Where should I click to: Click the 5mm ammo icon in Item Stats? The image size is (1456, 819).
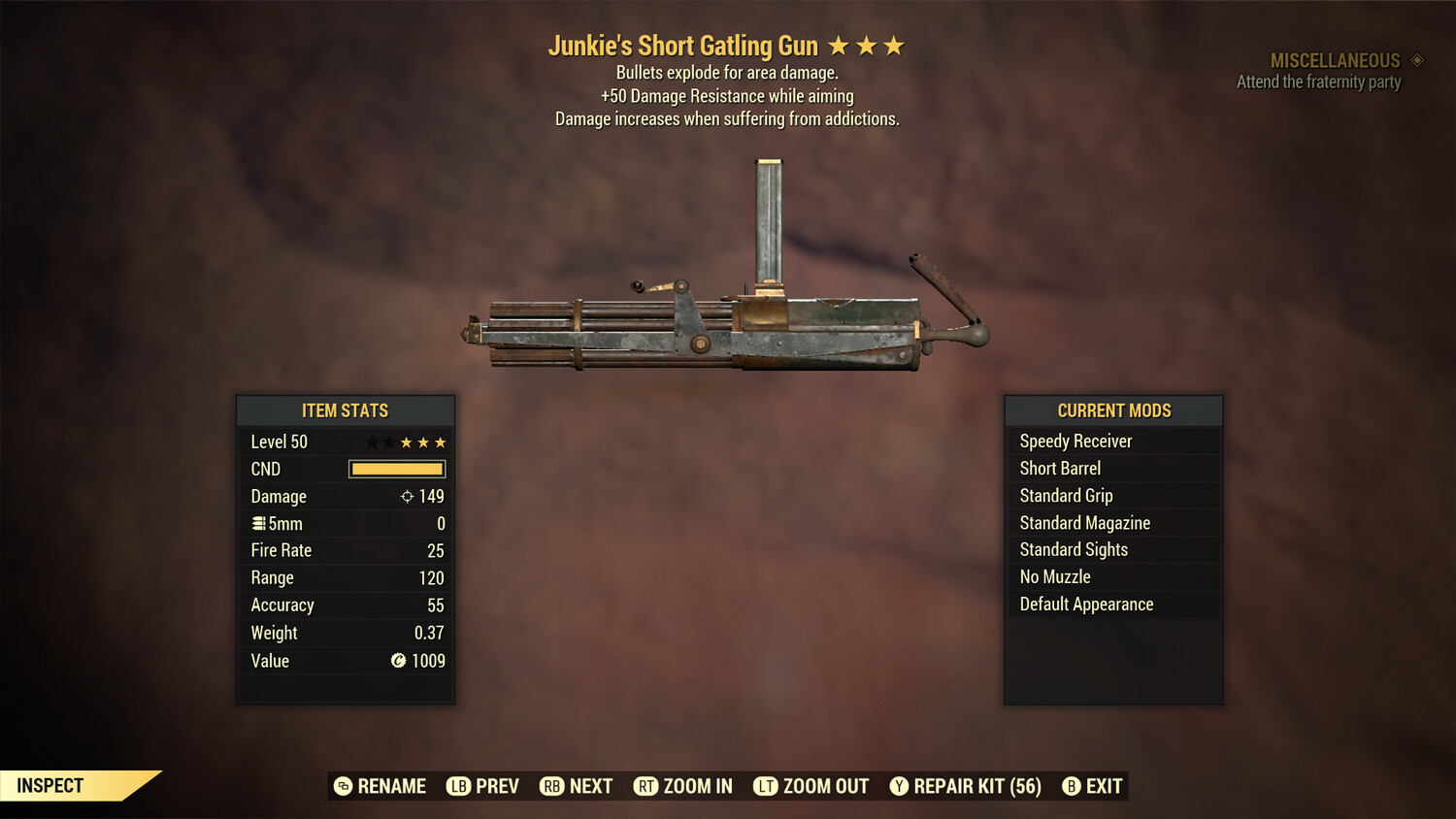(259, 523)
